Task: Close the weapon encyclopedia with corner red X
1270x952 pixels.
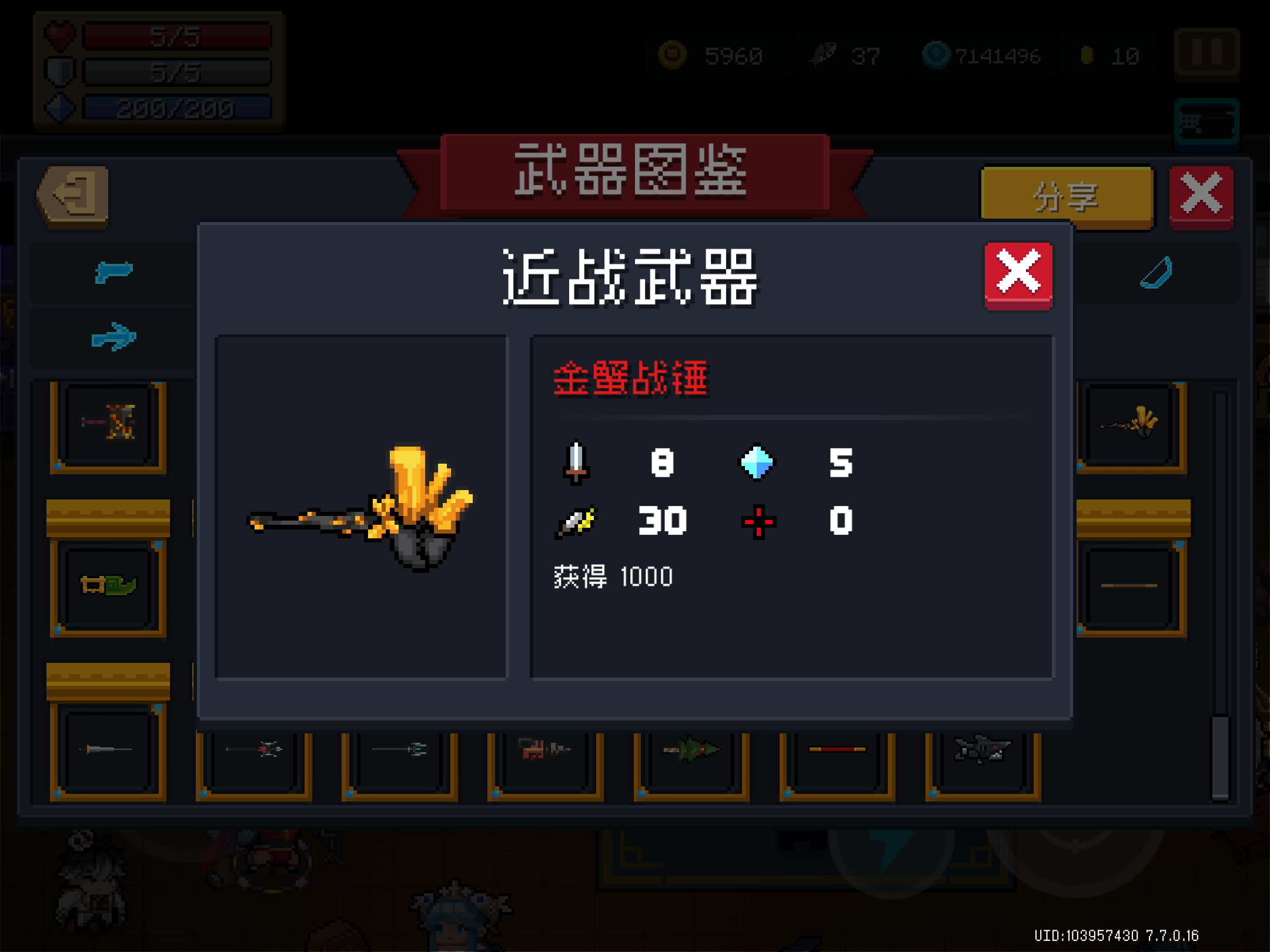Action: click(1201, 194)
